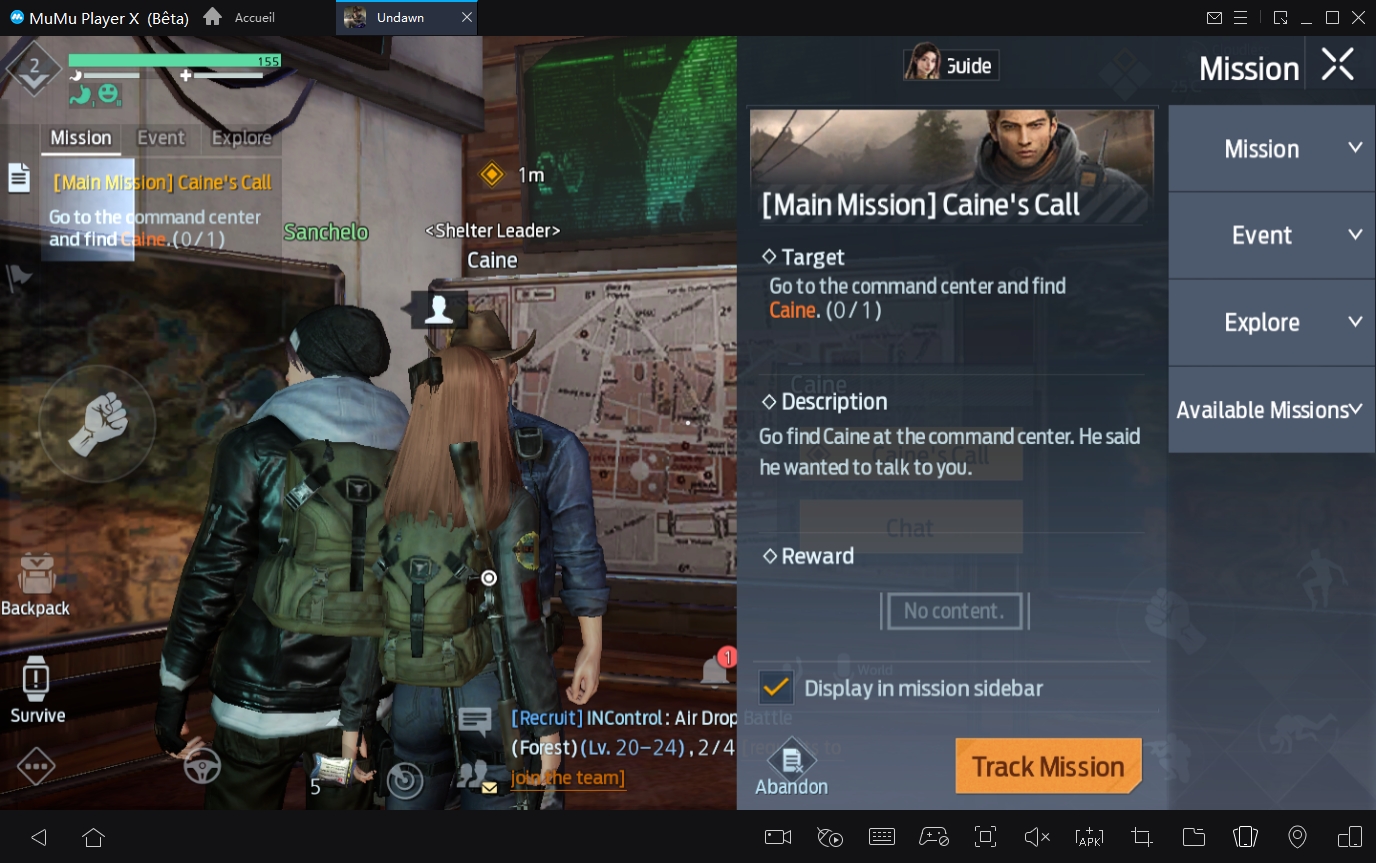
Task: Tap the attack fist icon
Action: click(x=97, y=424)
